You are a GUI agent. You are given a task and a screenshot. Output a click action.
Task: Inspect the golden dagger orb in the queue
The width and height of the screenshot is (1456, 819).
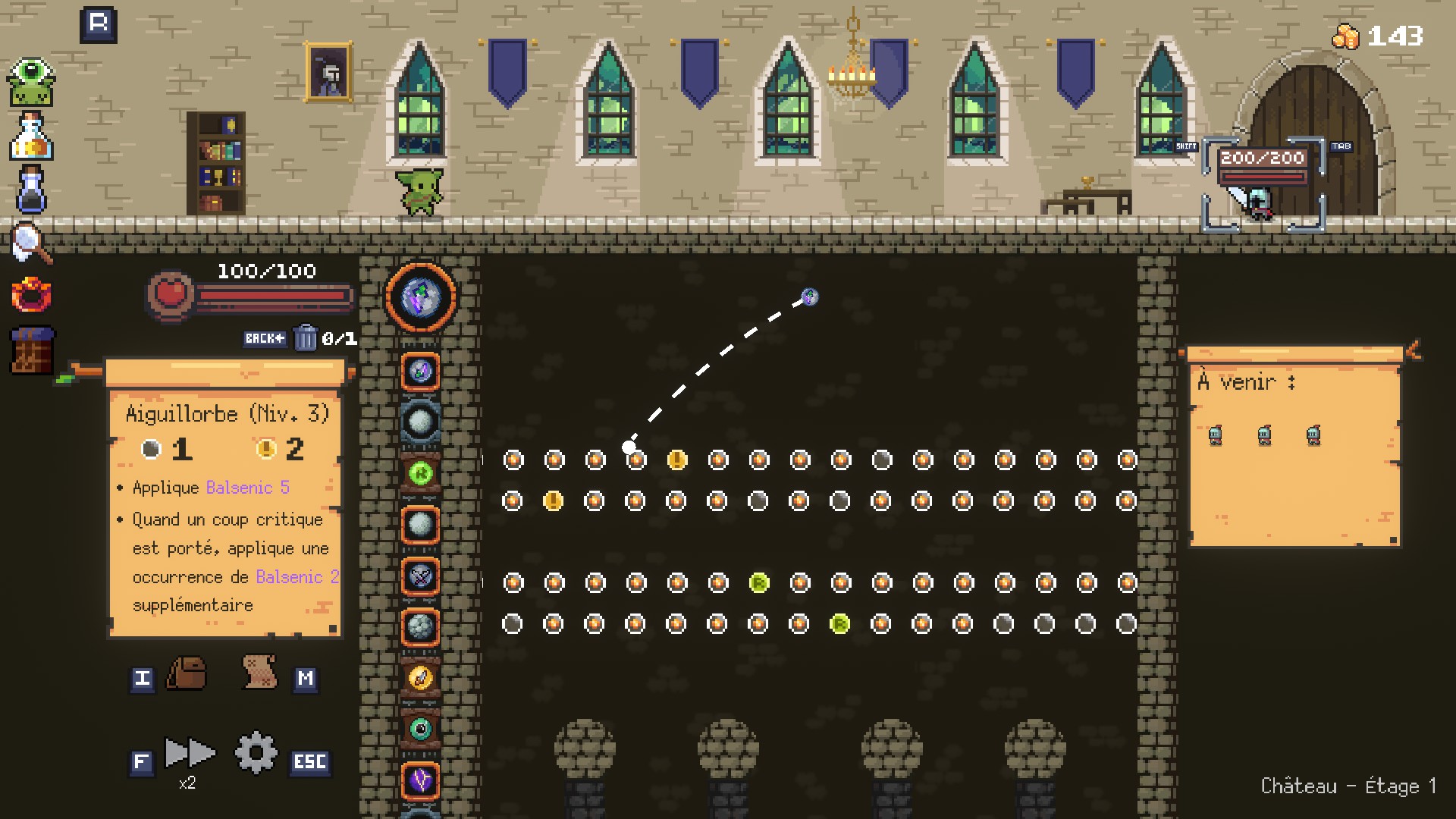click(421, 678)
